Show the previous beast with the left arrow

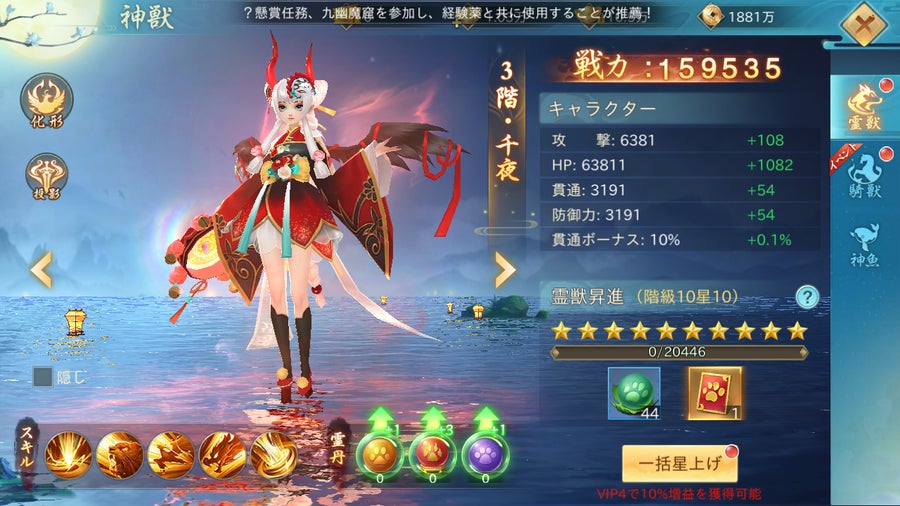pyautogui.click(x=40, y=269)
